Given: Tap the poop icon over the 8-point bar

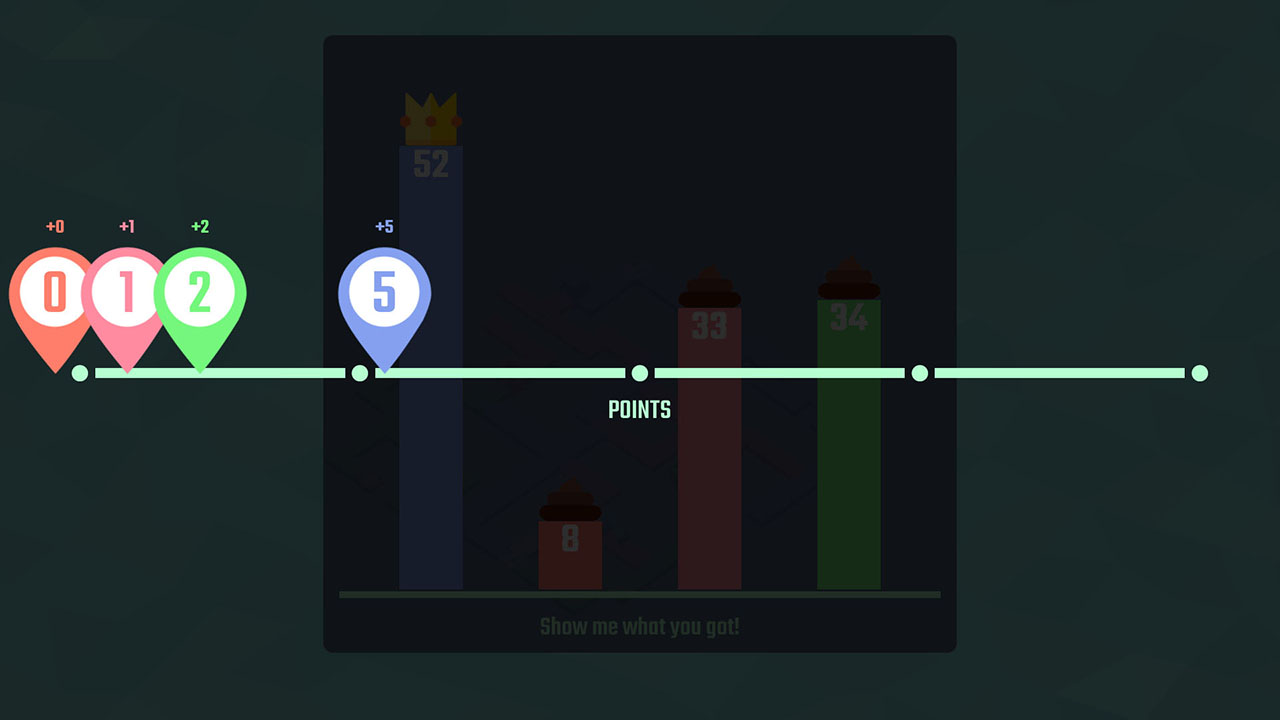Looking at the screenshot, I should tap(570, 505).
